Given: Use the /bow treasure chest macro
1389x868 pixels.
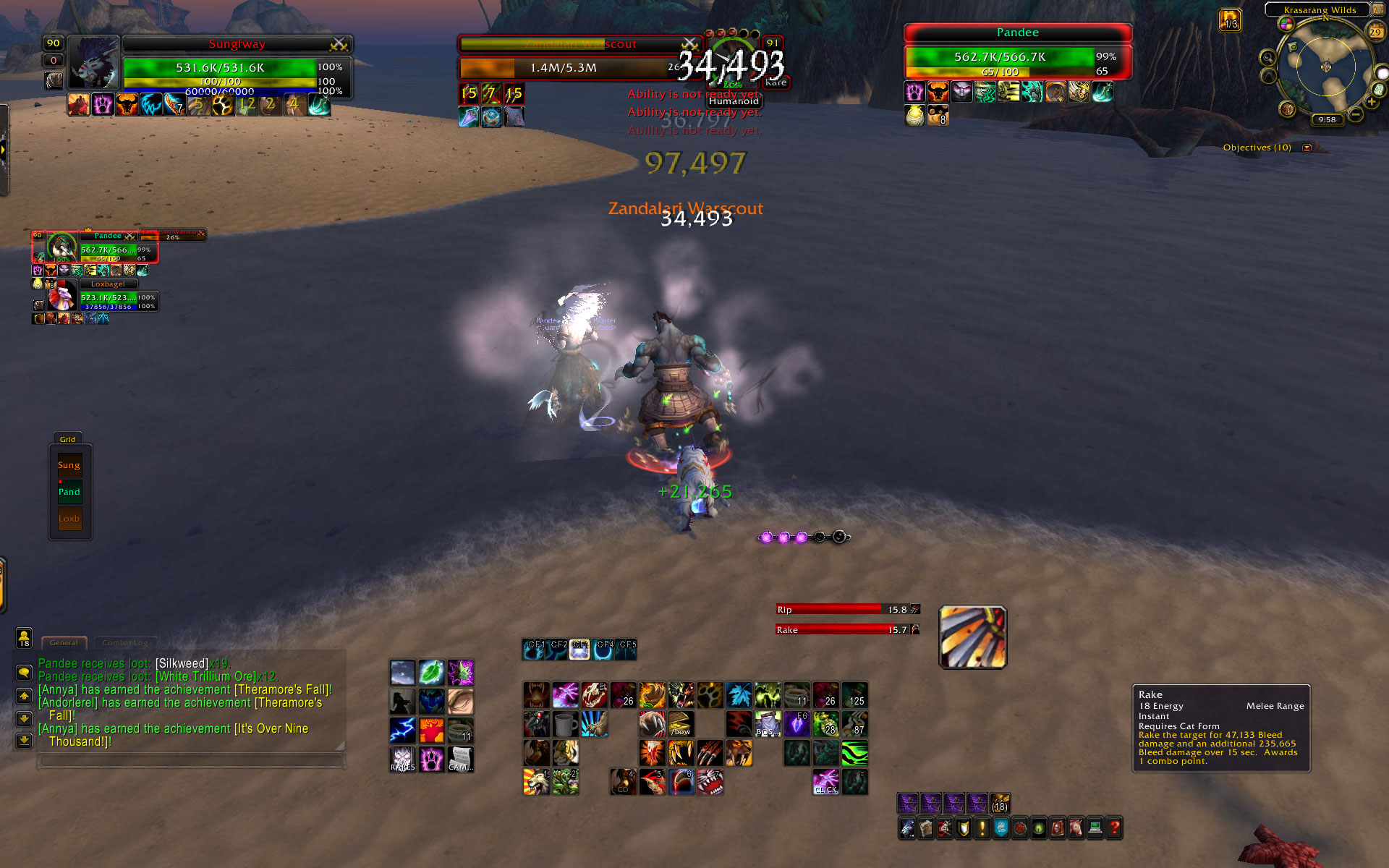Looking at the screenshot, I should (x=681, y=723).
